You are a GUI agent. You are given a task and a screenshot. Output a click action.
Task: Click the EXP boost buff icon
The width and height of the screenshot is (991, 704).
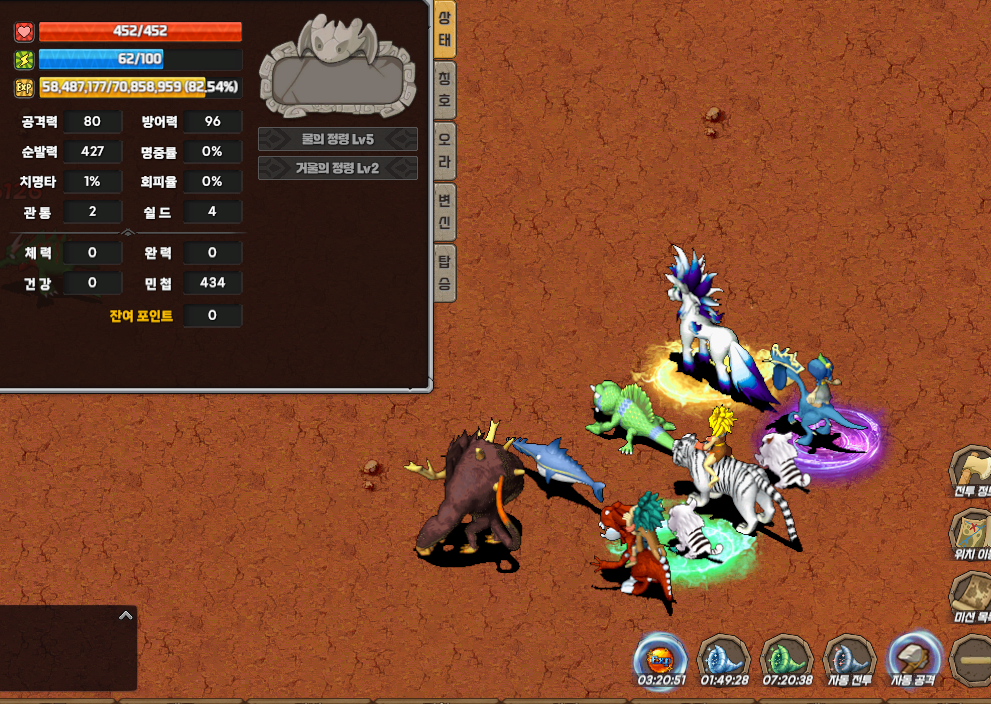pyautogui.click(x=660, y=659)
